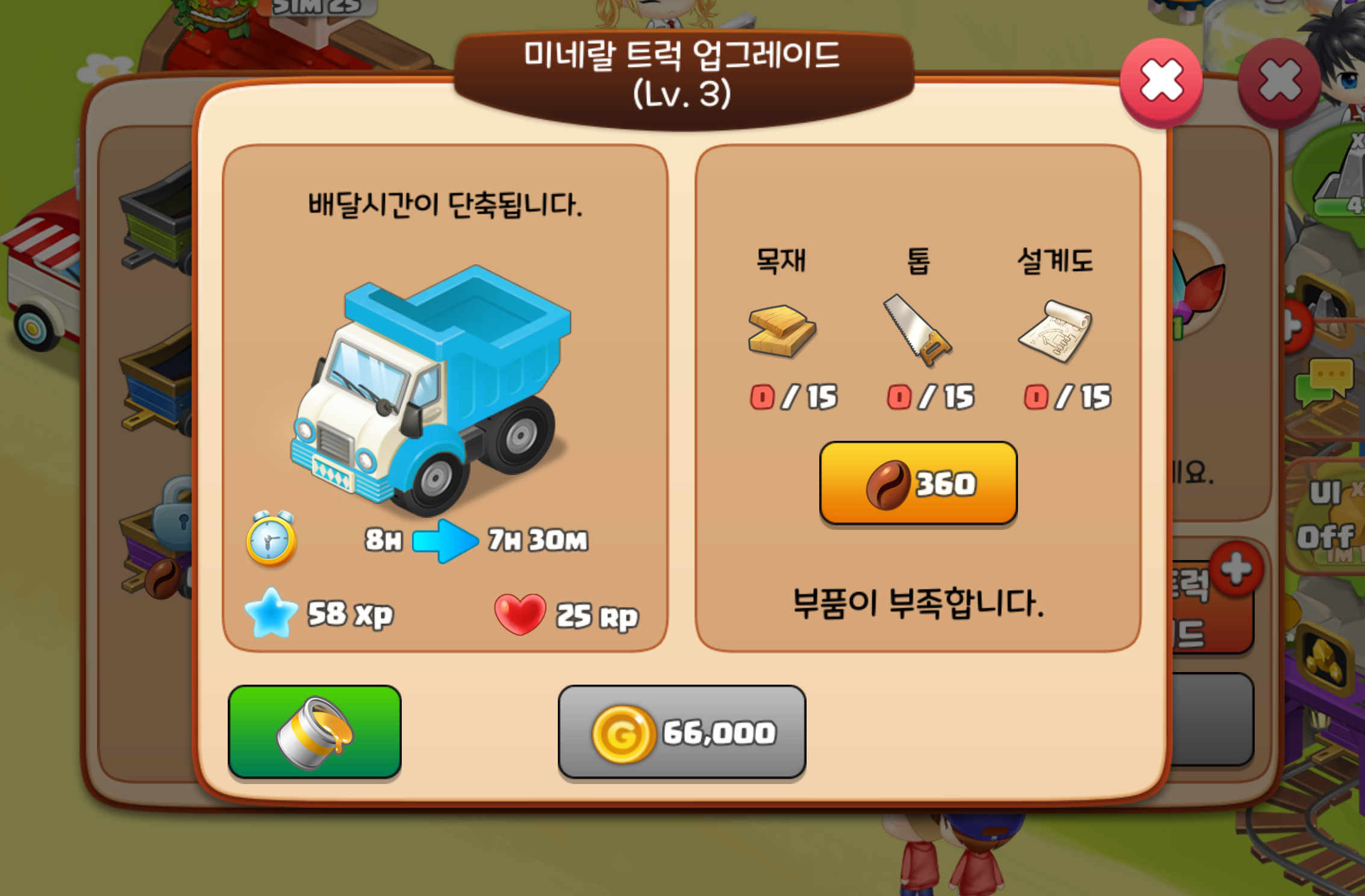Image resolution: width=1365 pixels, height=896 pixels.
Task: Open the green paint bucket button
Action: [x=314, y=732]
